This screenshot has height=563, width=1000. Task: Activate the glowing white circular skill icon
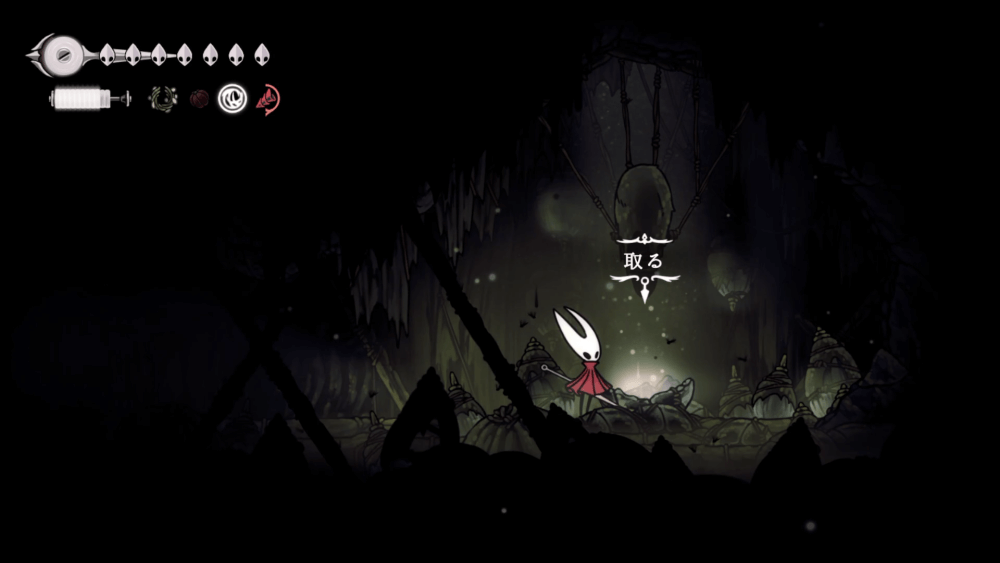pos(233,98)
